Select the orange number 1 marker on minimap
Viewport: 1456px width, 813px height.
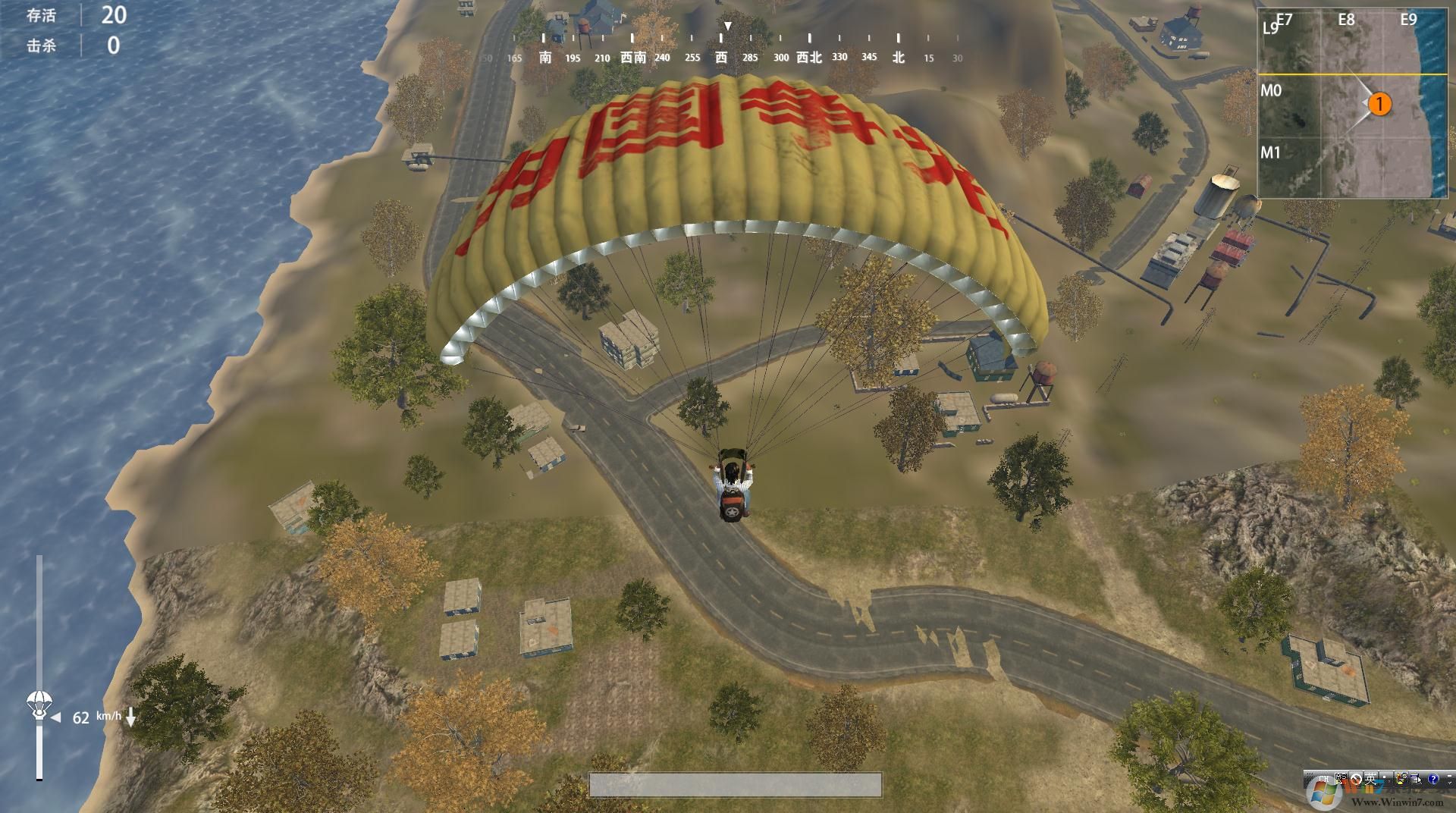(x=1380, y=104)
